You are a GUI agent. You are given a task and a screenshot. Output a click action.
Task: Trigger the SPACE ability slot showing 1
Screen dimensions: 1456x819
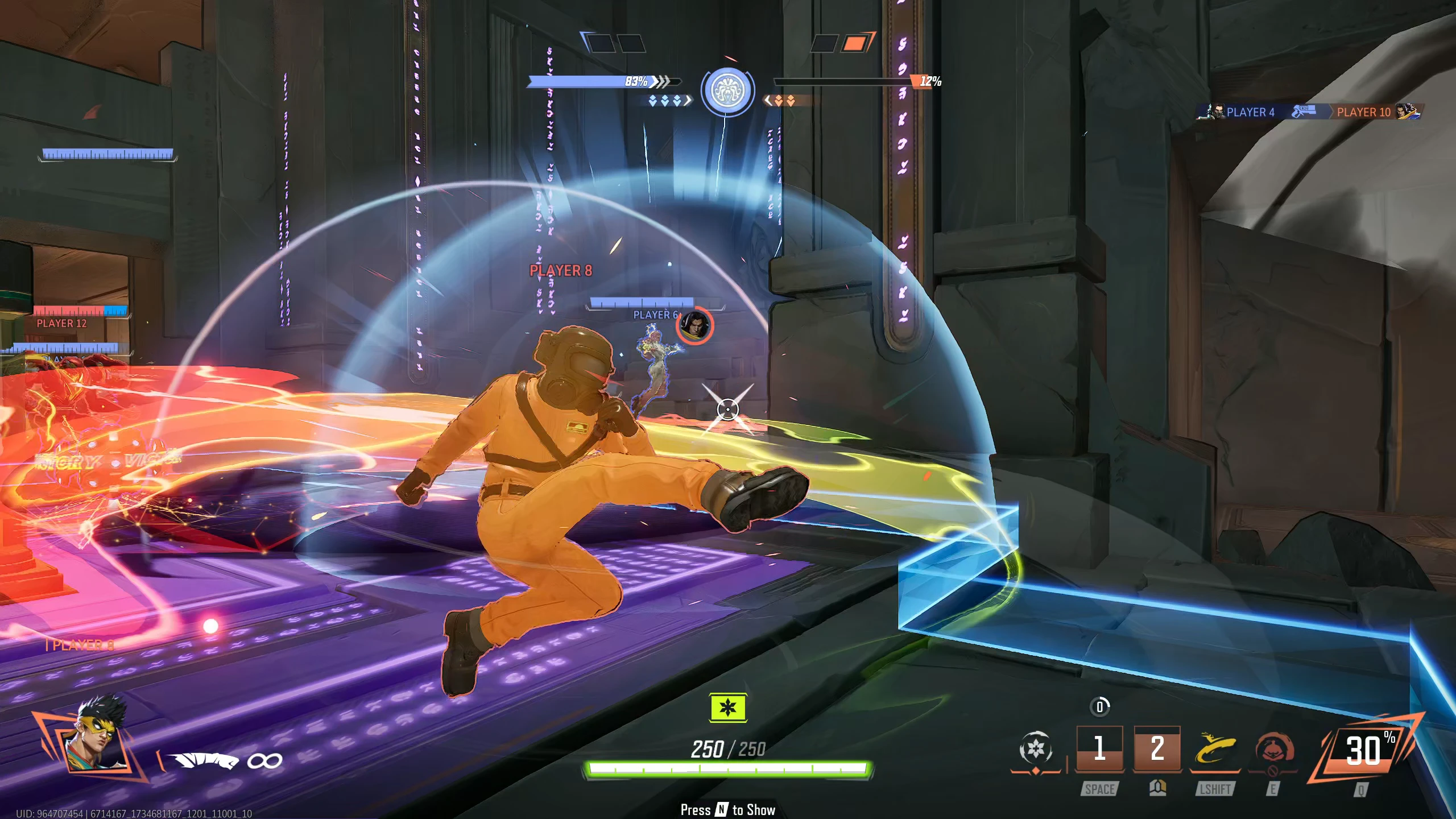(x=1099, y=748)
